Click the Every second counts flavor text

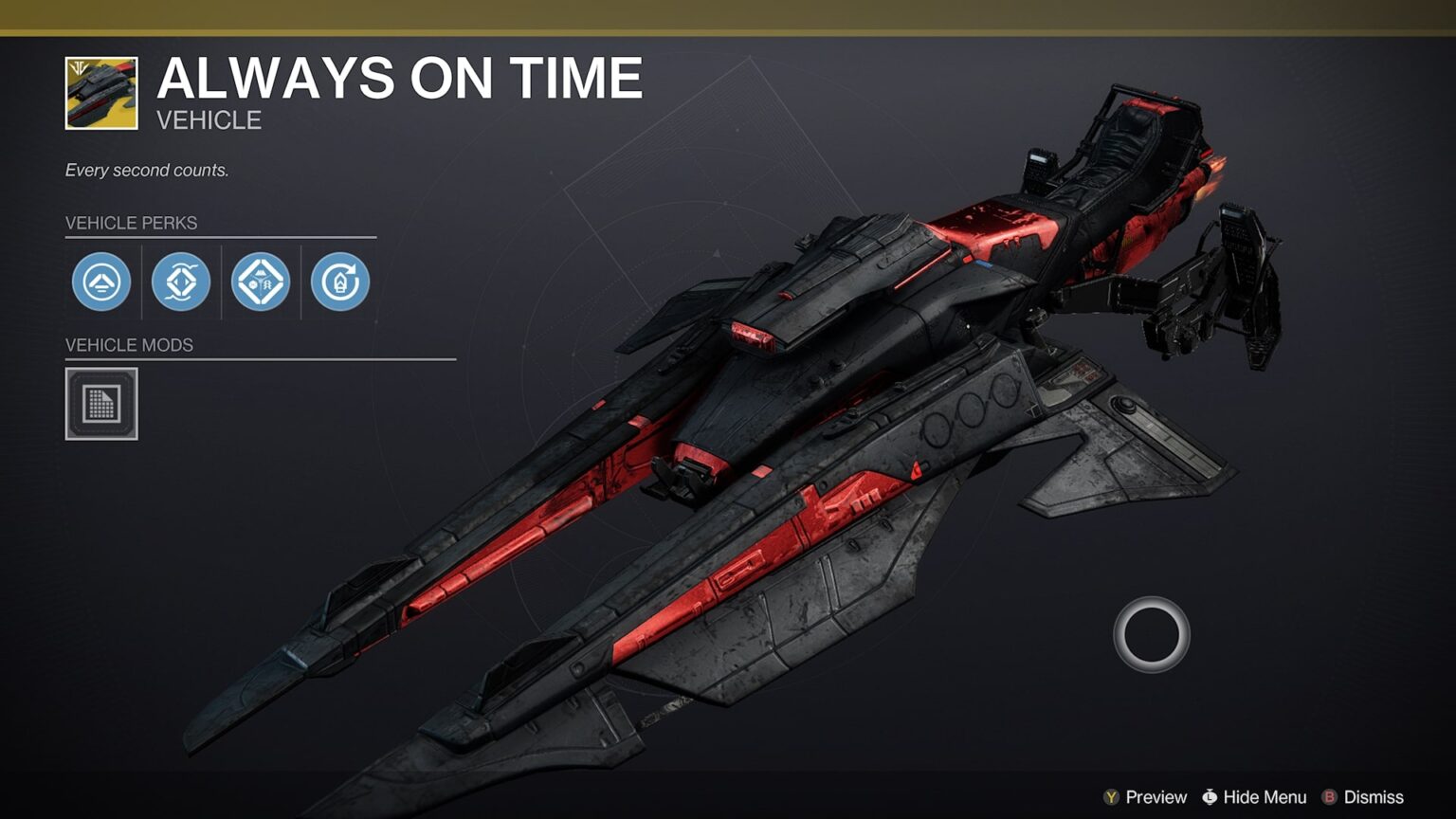pos(148,171)
